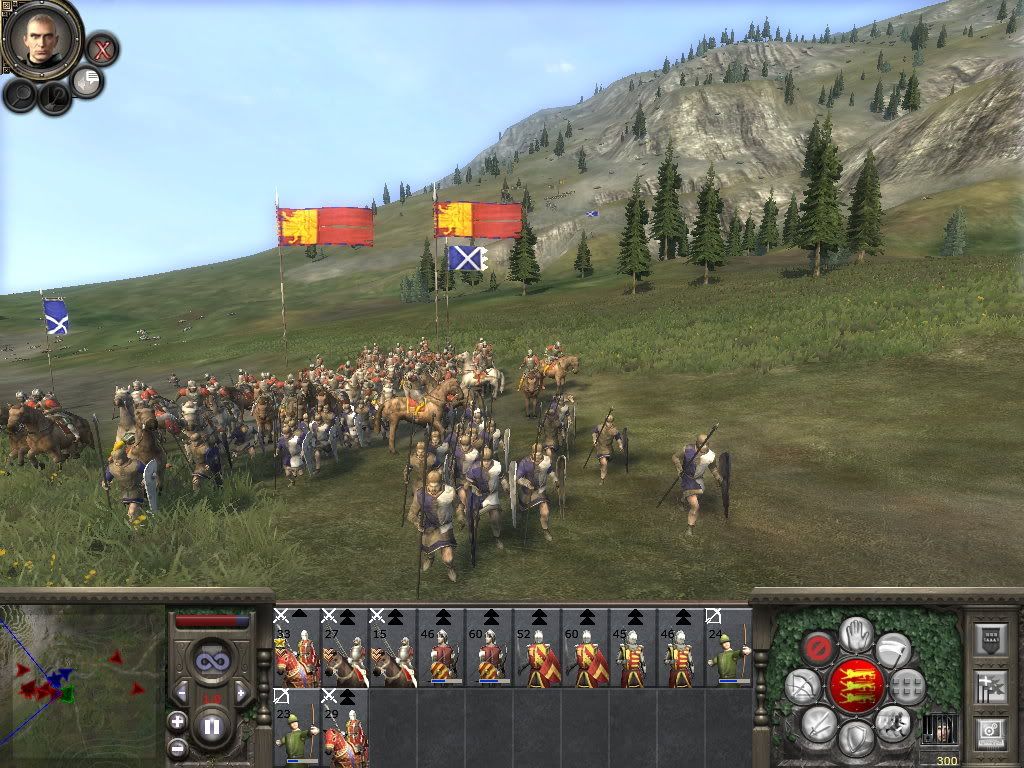Toggle the infinity timer button
Screen dimensions: 1024x768
pyautogui.click(x=212, y=660)
